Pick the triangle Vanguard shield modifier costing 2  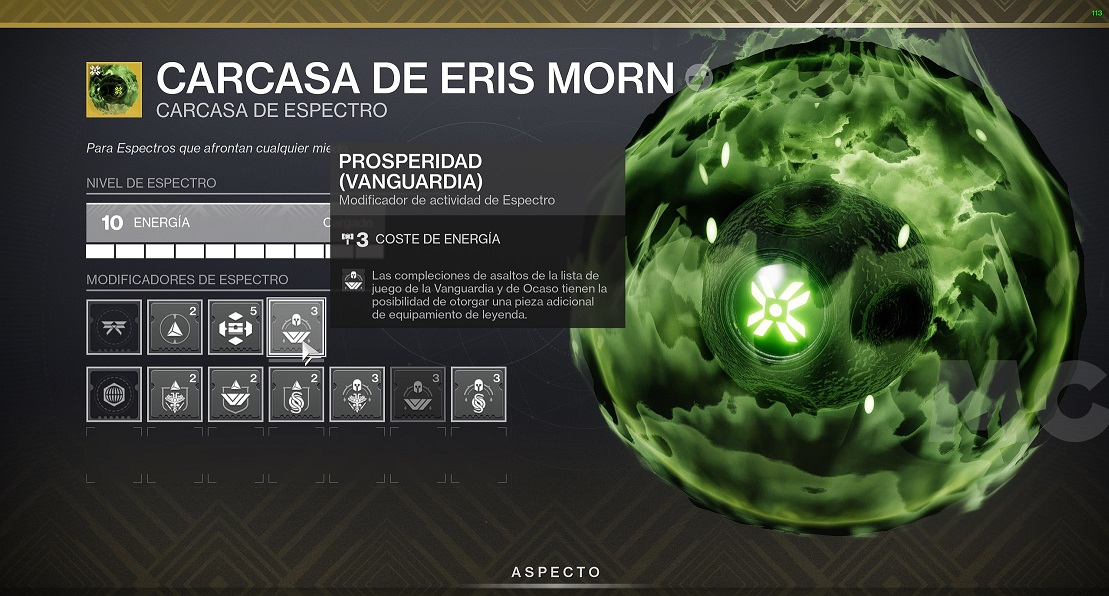tap(235, 394)
